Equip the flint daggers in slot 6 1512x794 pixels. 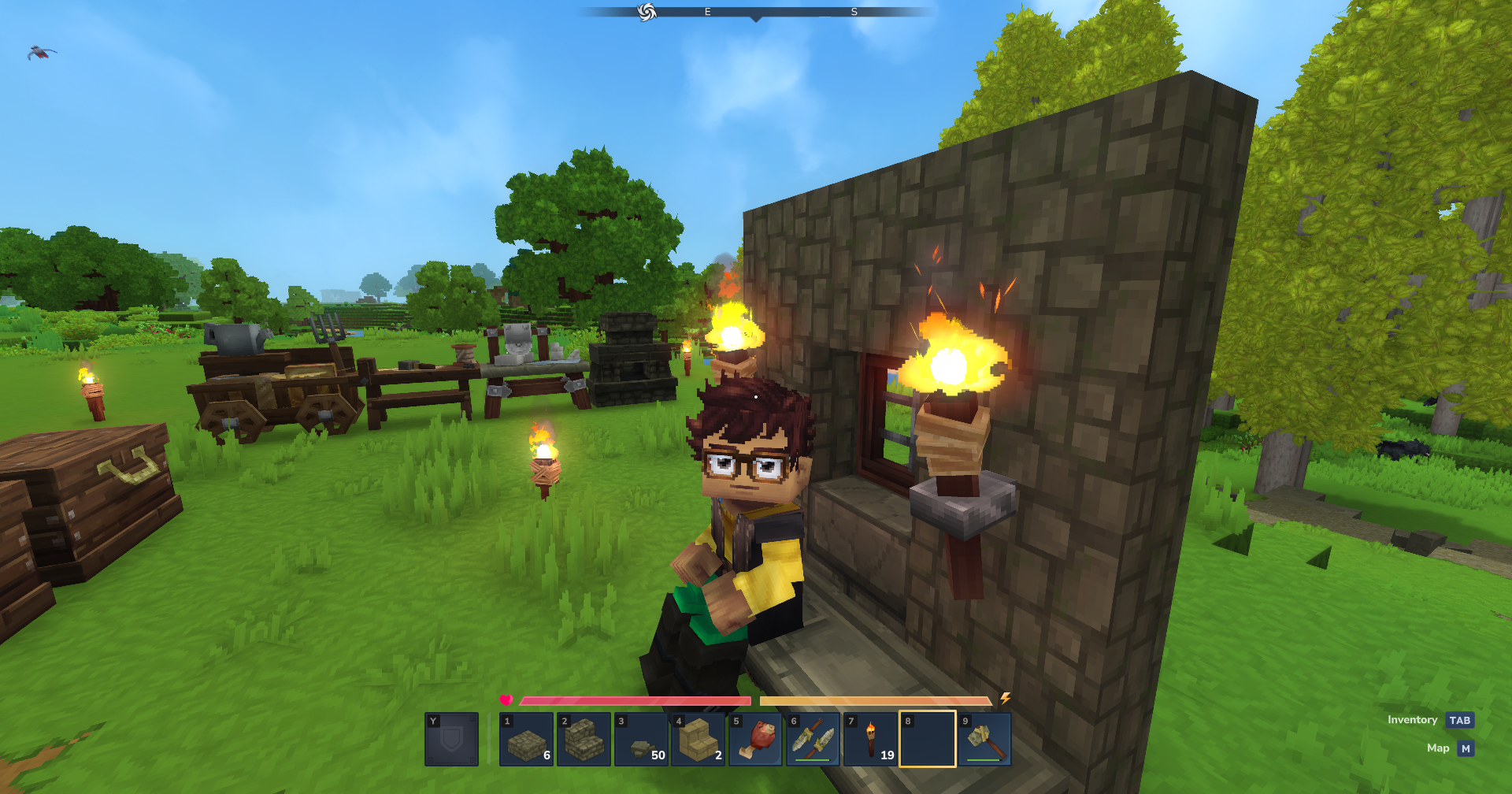coord(812,740)
